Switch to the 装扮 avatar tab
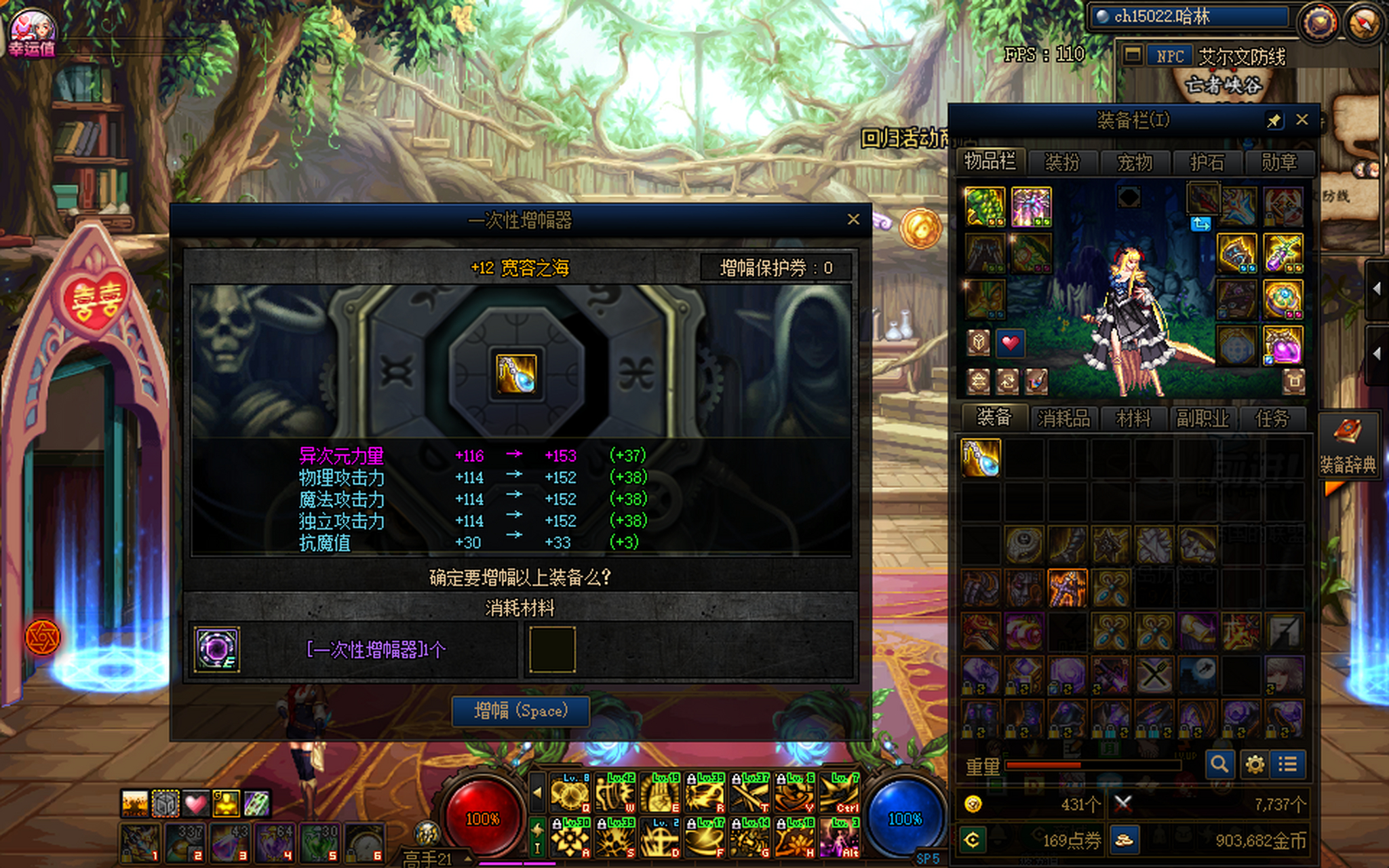The image size is (1389, 868). point(1062,163)
